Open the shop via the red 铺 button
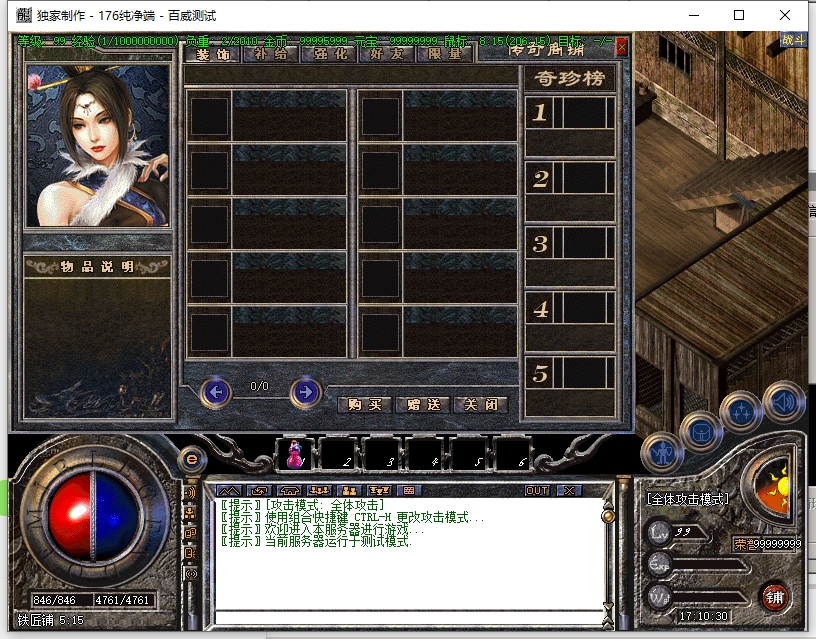This screenshot has width=816, height=639. (775, 597)
